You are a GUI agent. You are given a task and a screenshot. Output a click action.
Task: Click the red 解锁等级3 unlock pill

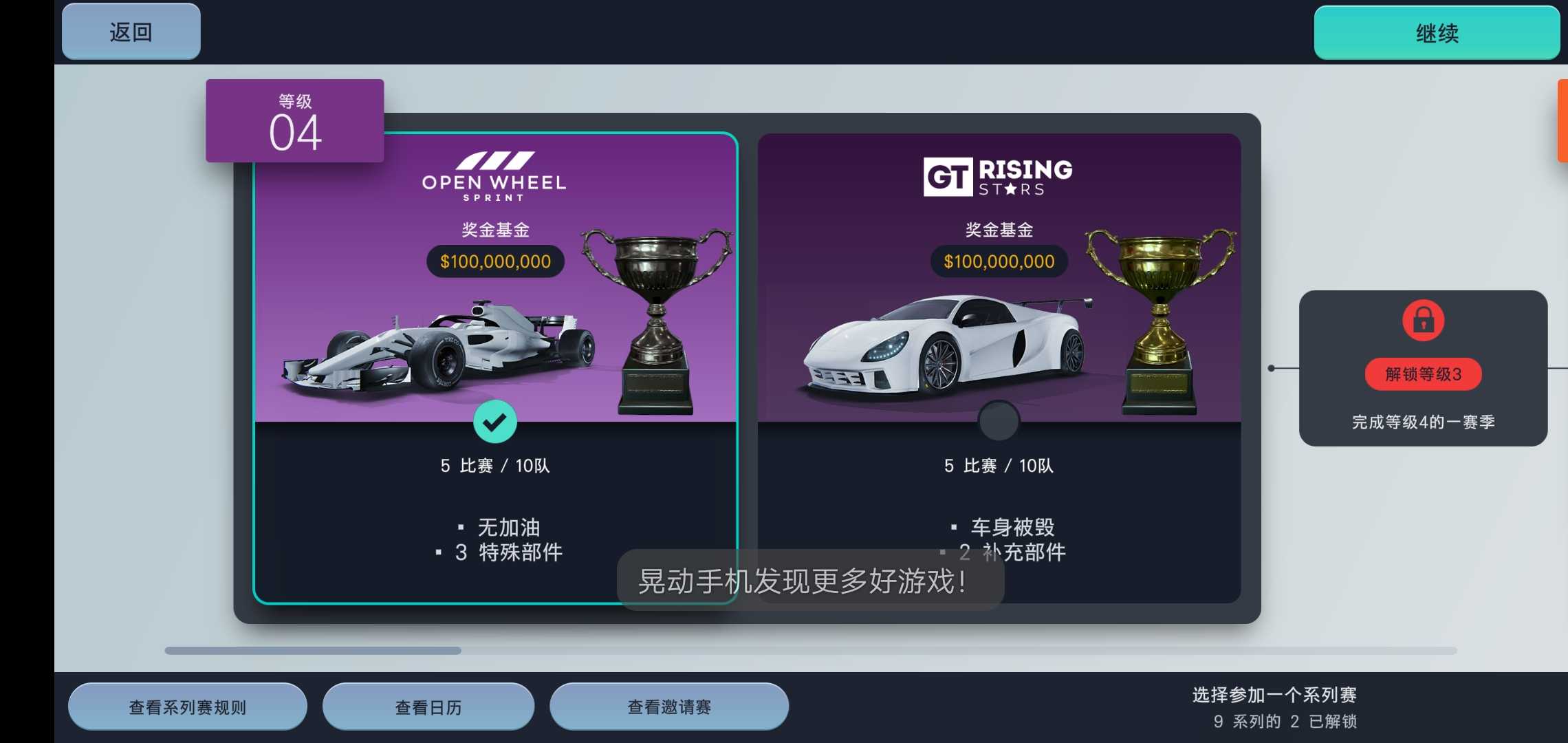tap(1424, 374)
